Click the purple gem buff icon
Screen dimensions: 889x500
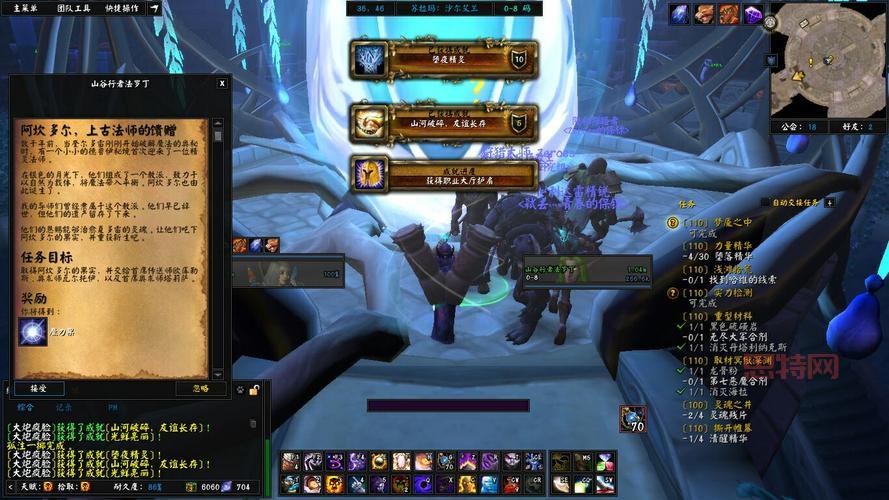click(x=754, y=13)
